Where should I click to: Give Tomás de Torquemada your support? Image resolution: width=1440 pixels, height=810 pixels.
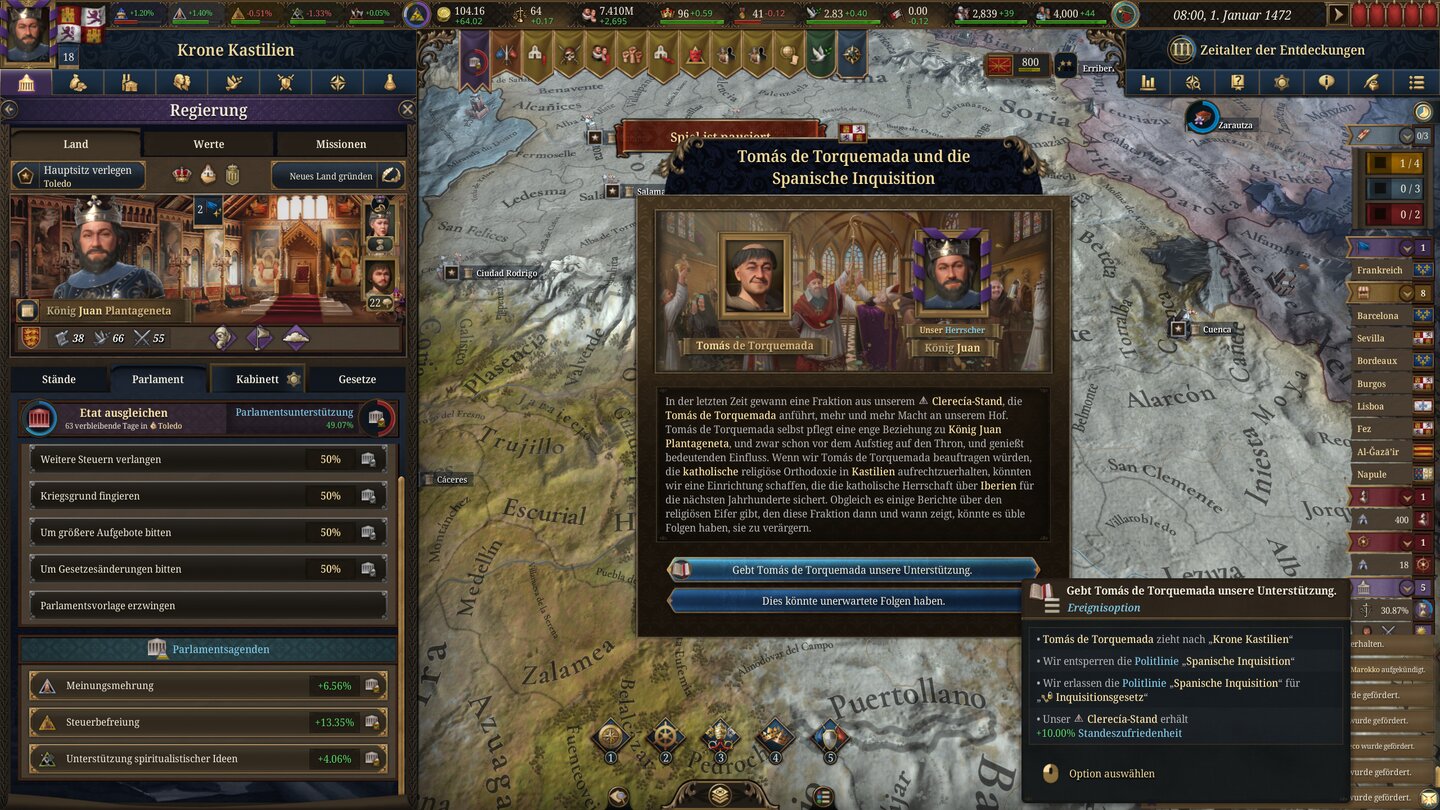pos(855,569)
